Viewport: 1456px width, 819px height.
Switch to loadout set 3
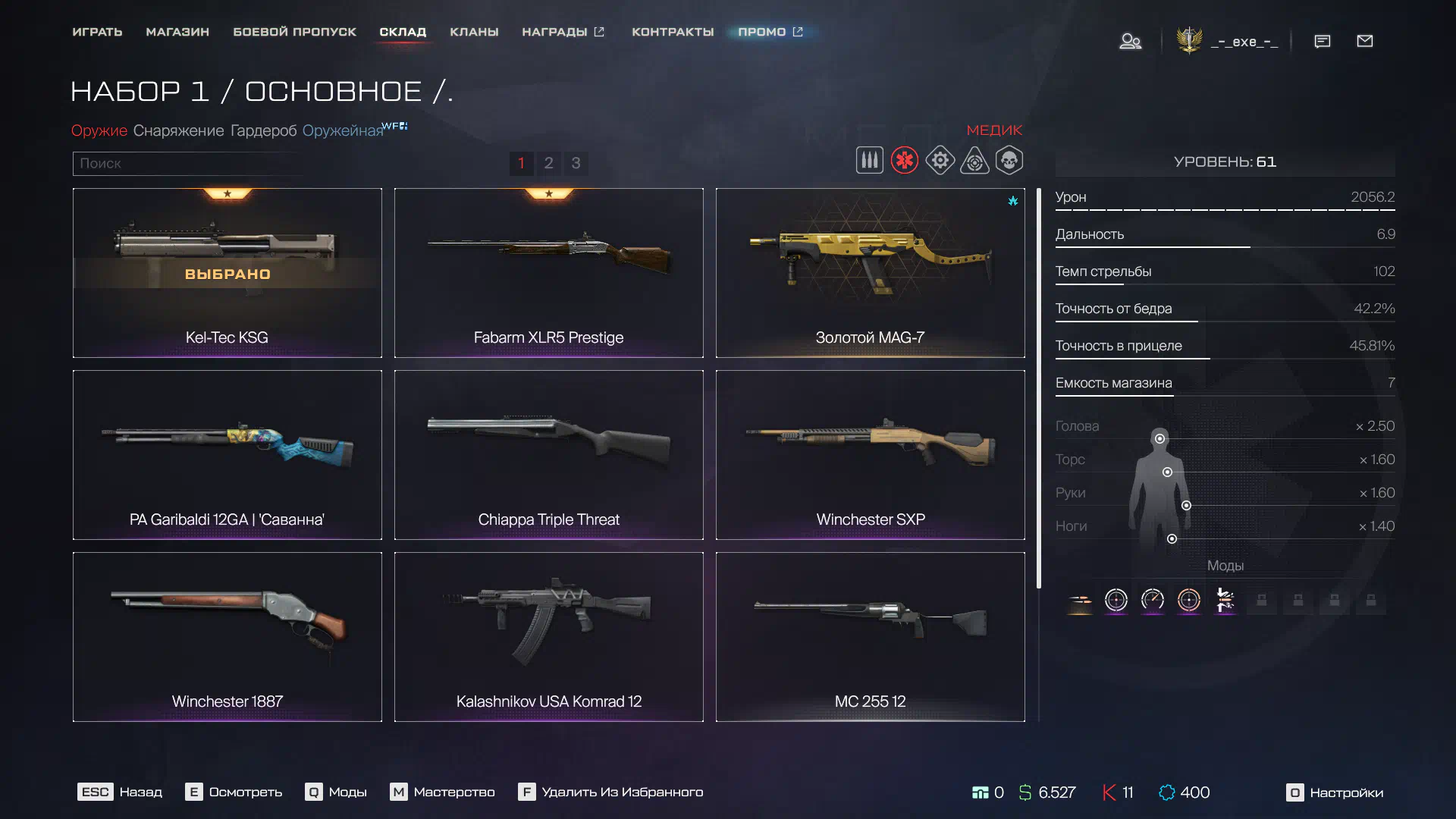coord(576,163)
